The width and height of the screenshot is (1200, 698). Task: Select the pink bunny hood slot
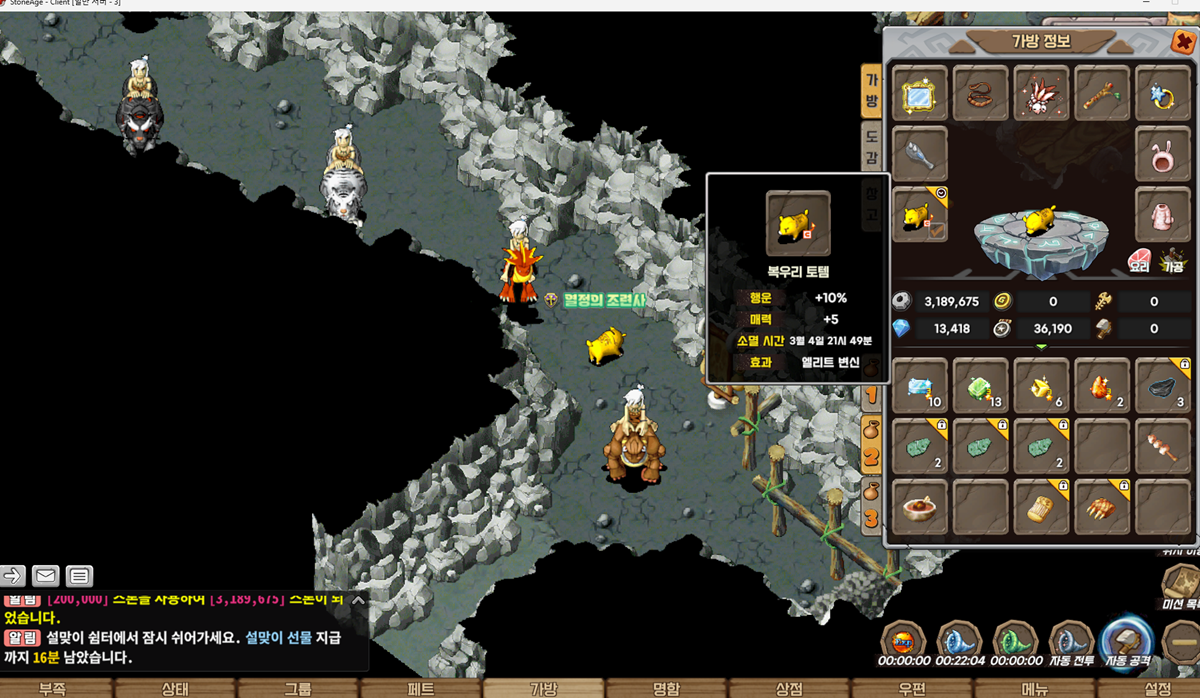(x=1163, y=155)
